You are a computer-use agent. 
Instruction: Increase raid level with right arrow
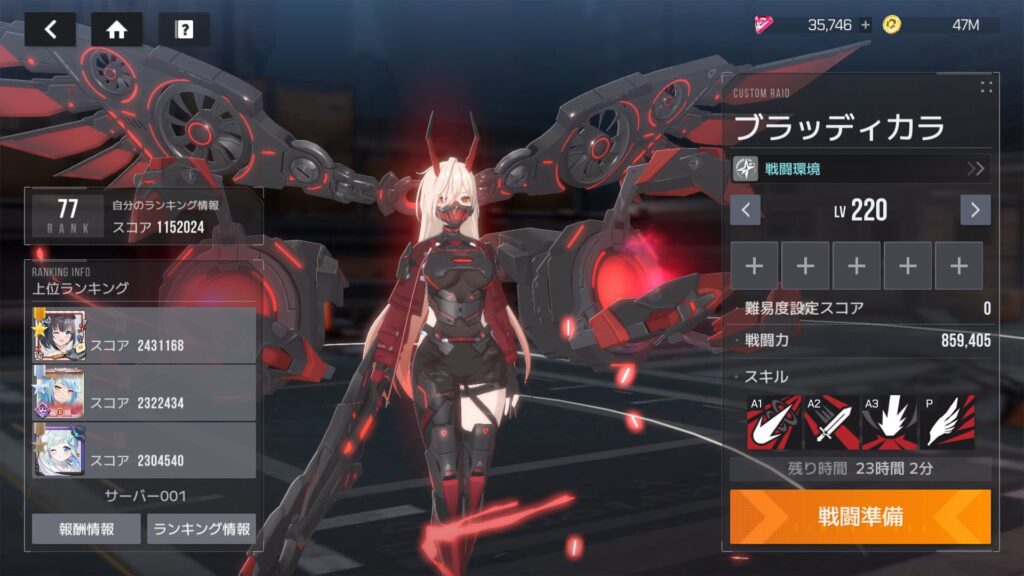click(975, 210)
